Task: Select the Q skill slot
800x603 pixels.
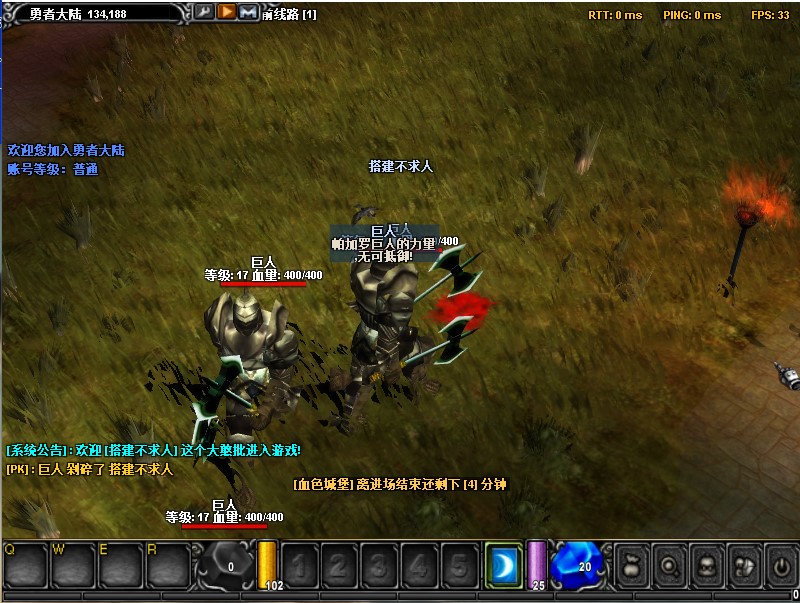Action: coord(26,567)
